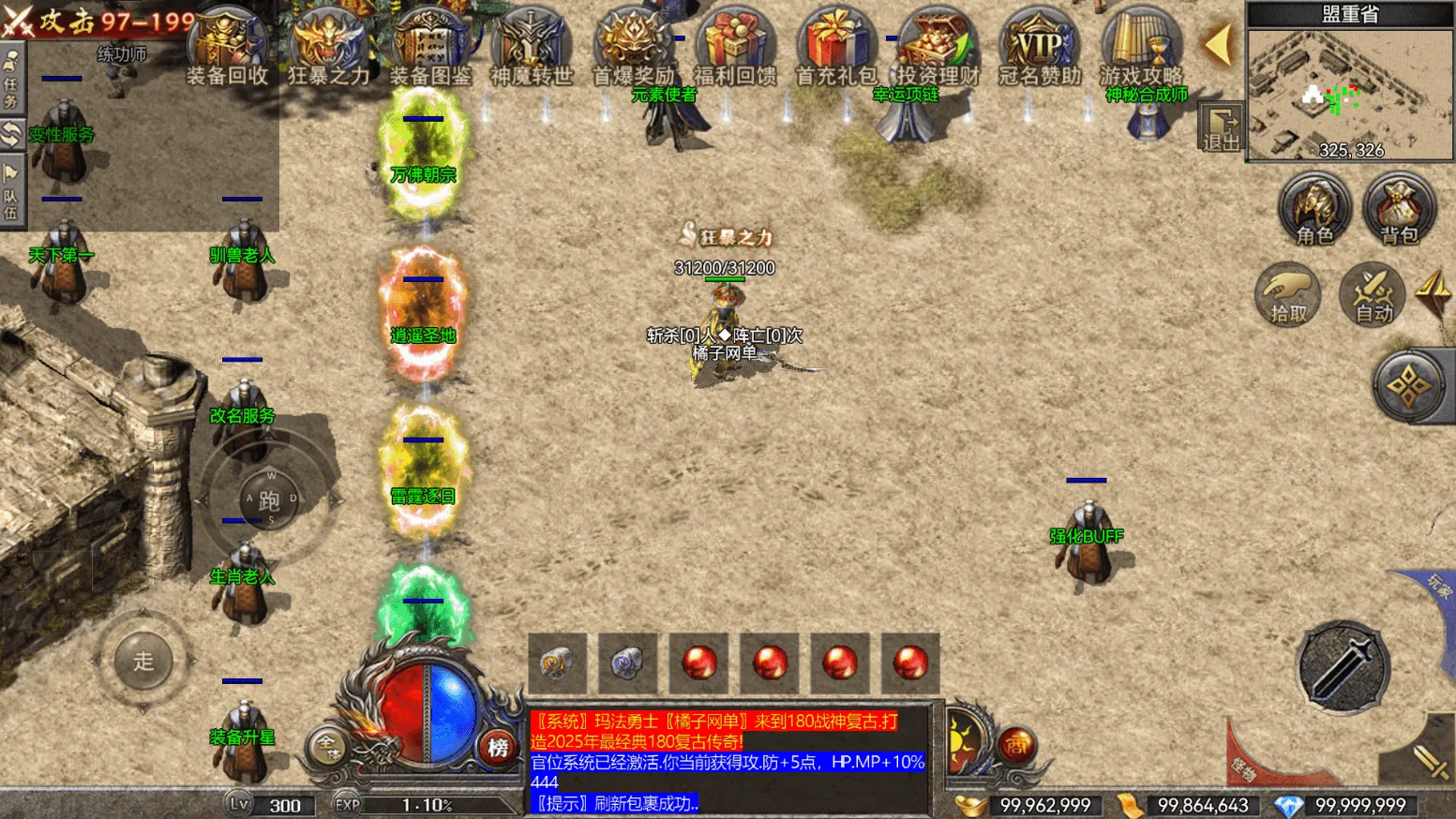
Task: Open the 狂暴之力 icon in top bar
Action: 328,45
